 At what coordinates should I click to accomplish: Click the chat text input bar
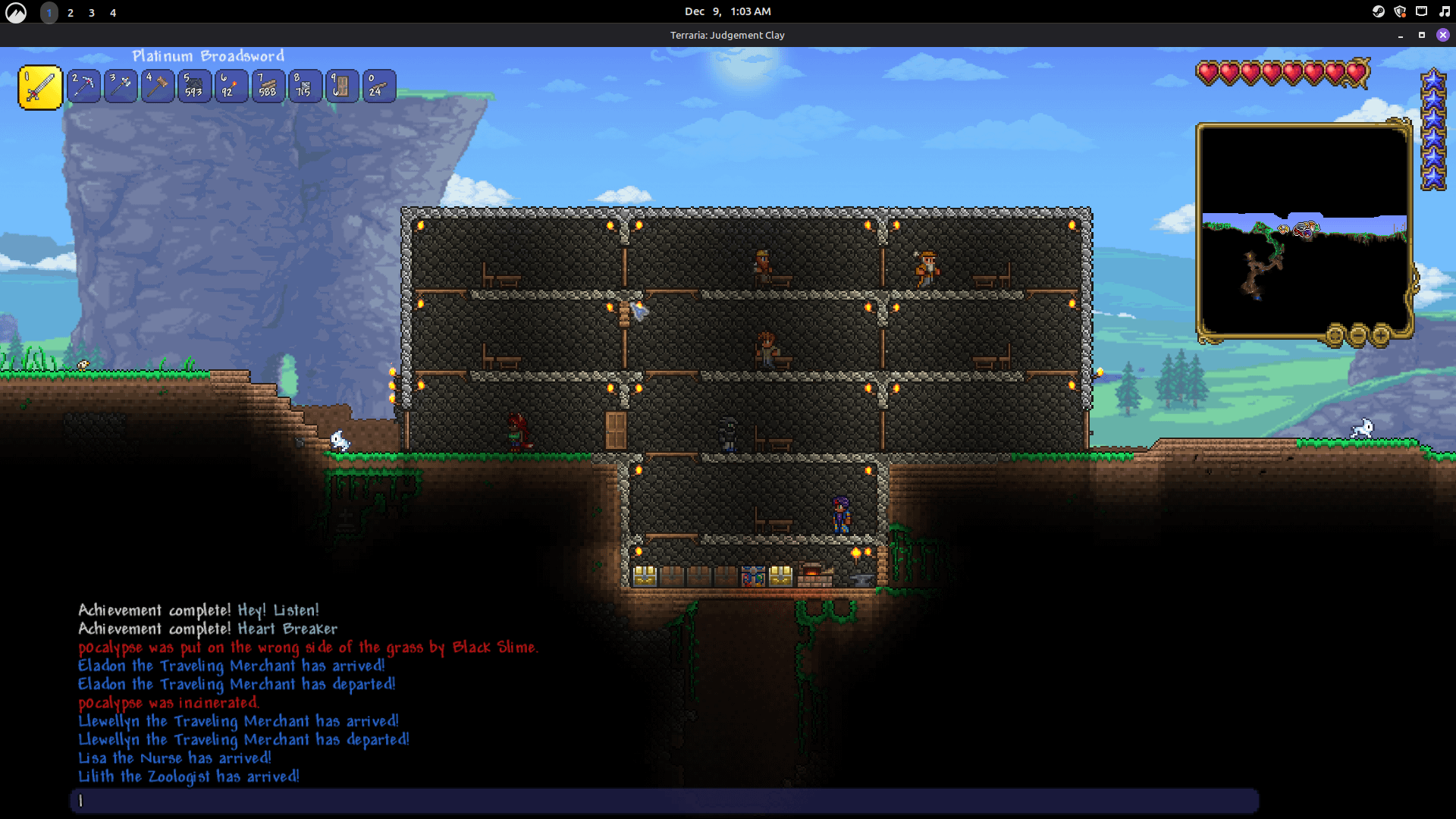pyautogui.click(x=664, y=801)
